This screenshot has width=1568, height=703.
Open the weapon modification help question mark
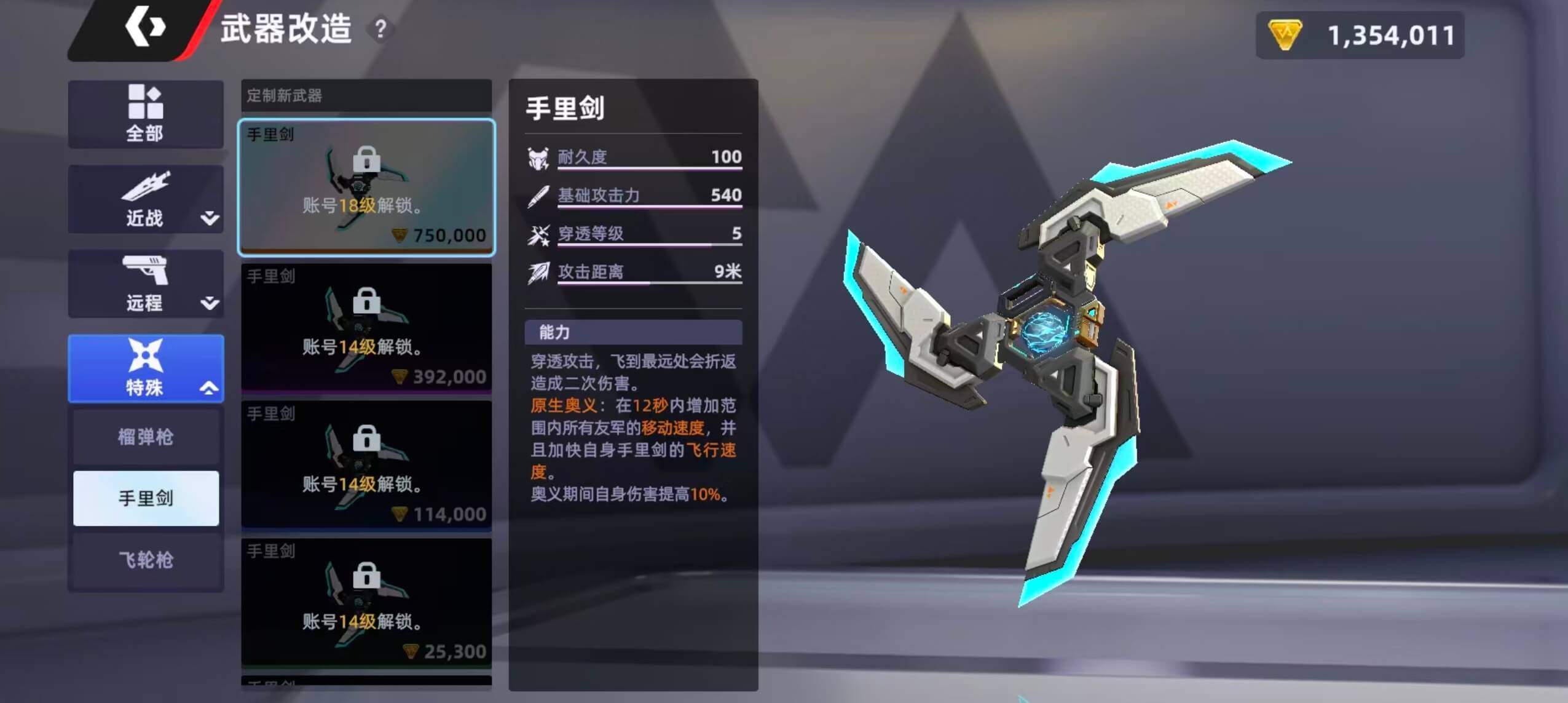[380, 28]
